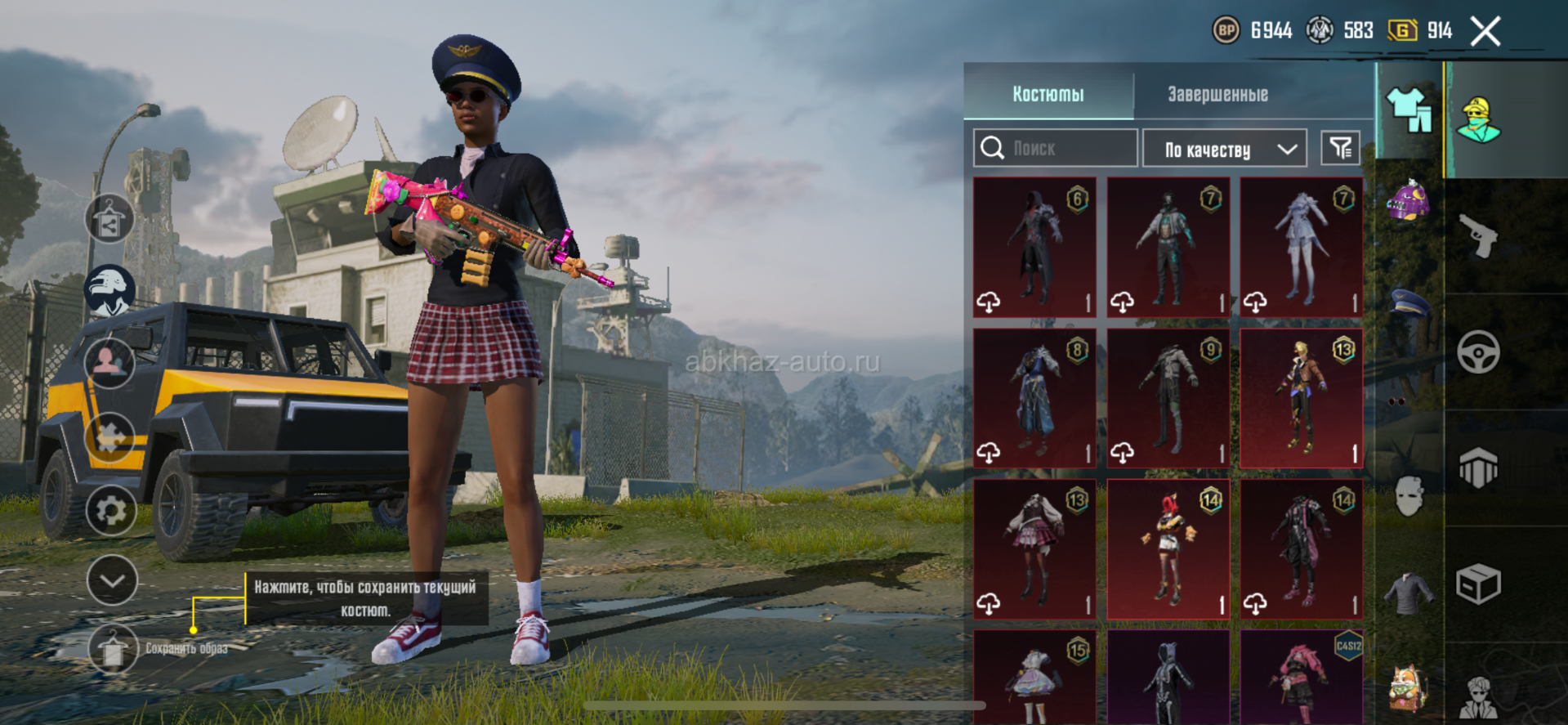
Task: Select the level 15 pastel dress costume
Action: (1034, 677)
